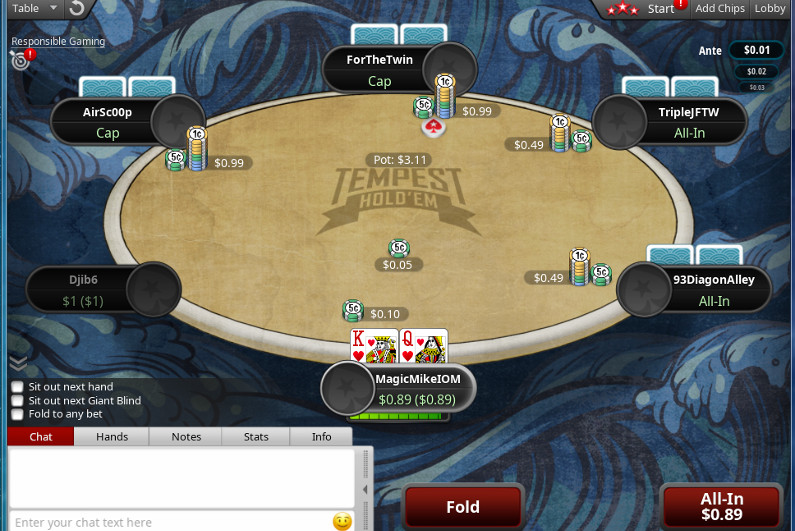Select the Info tab
Image resolution: width=795 pixels, height=531 pixels.
click(x=321, y=436)
